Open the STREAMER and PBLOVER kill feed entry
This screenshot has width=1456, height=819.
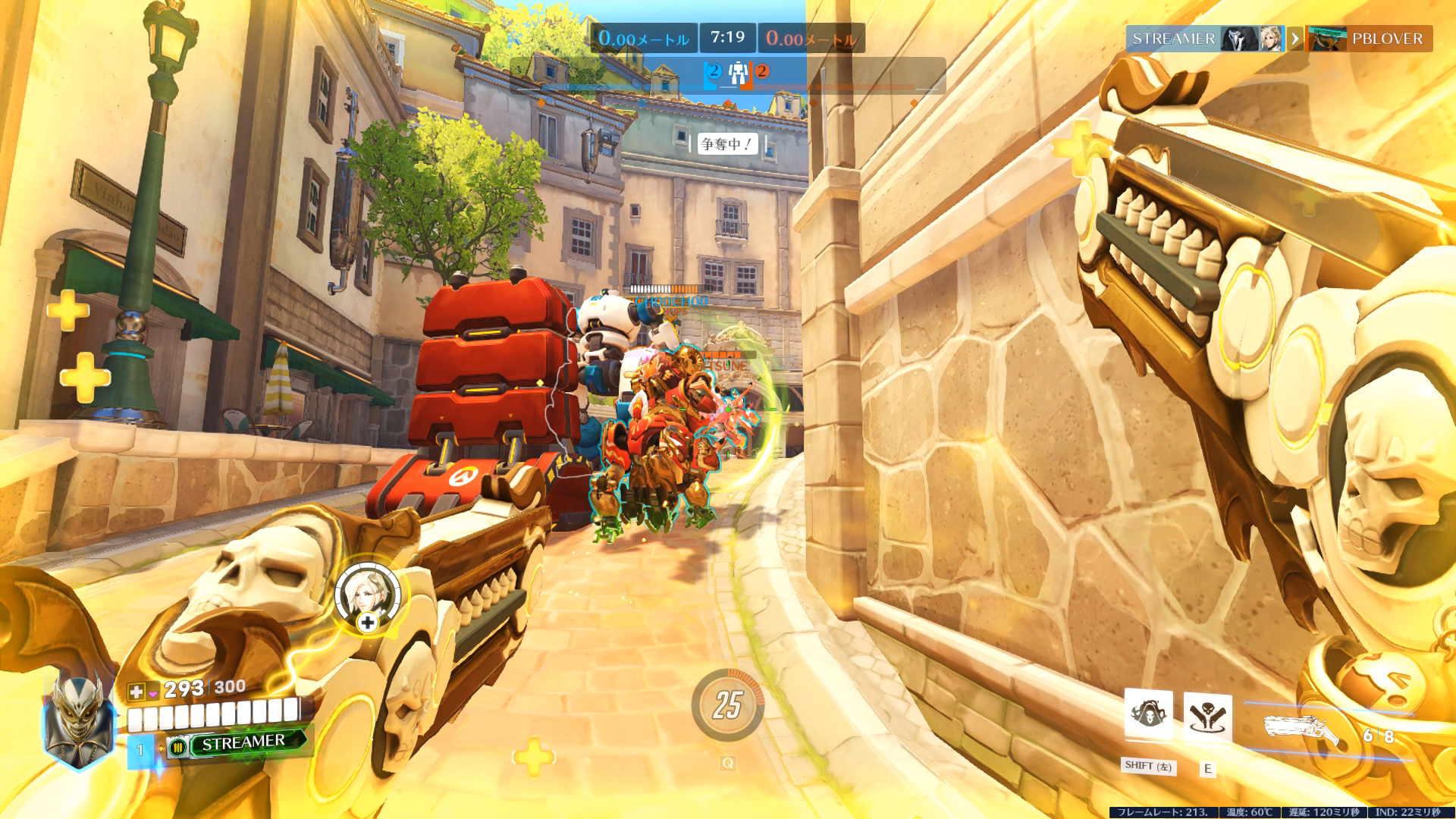click(1279, 39)
